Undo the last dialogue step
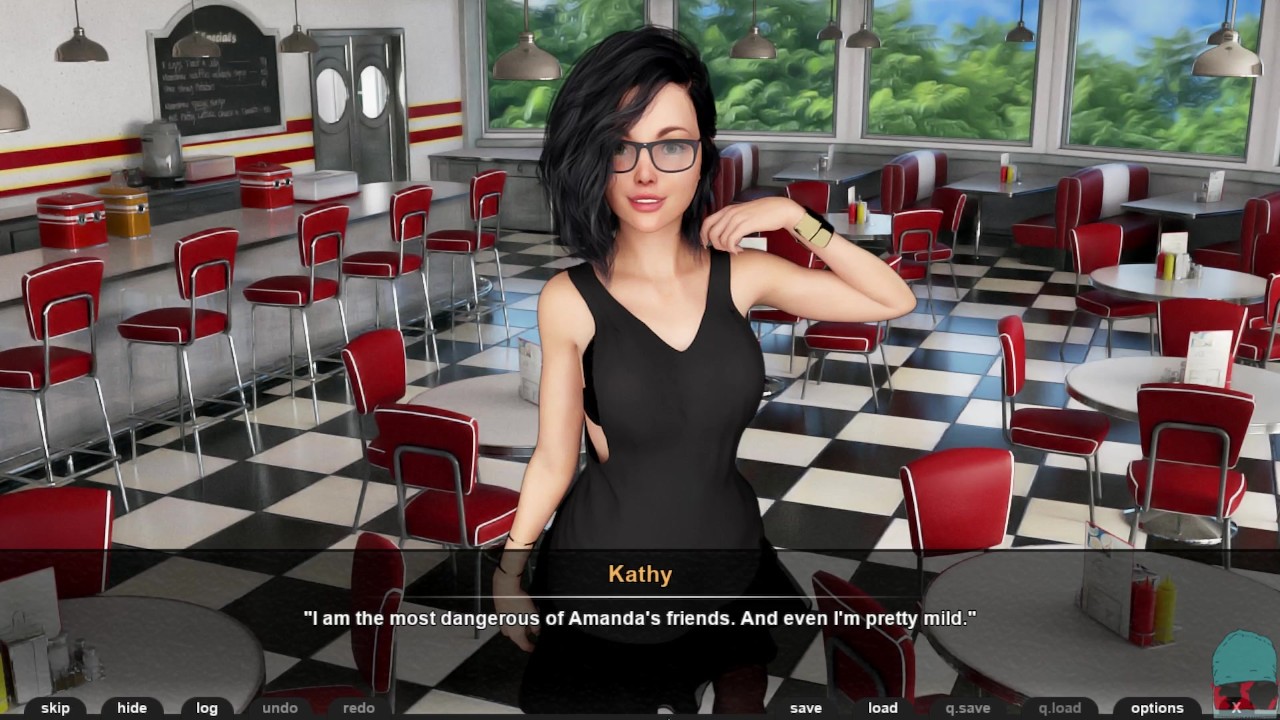 pos(280,708)
